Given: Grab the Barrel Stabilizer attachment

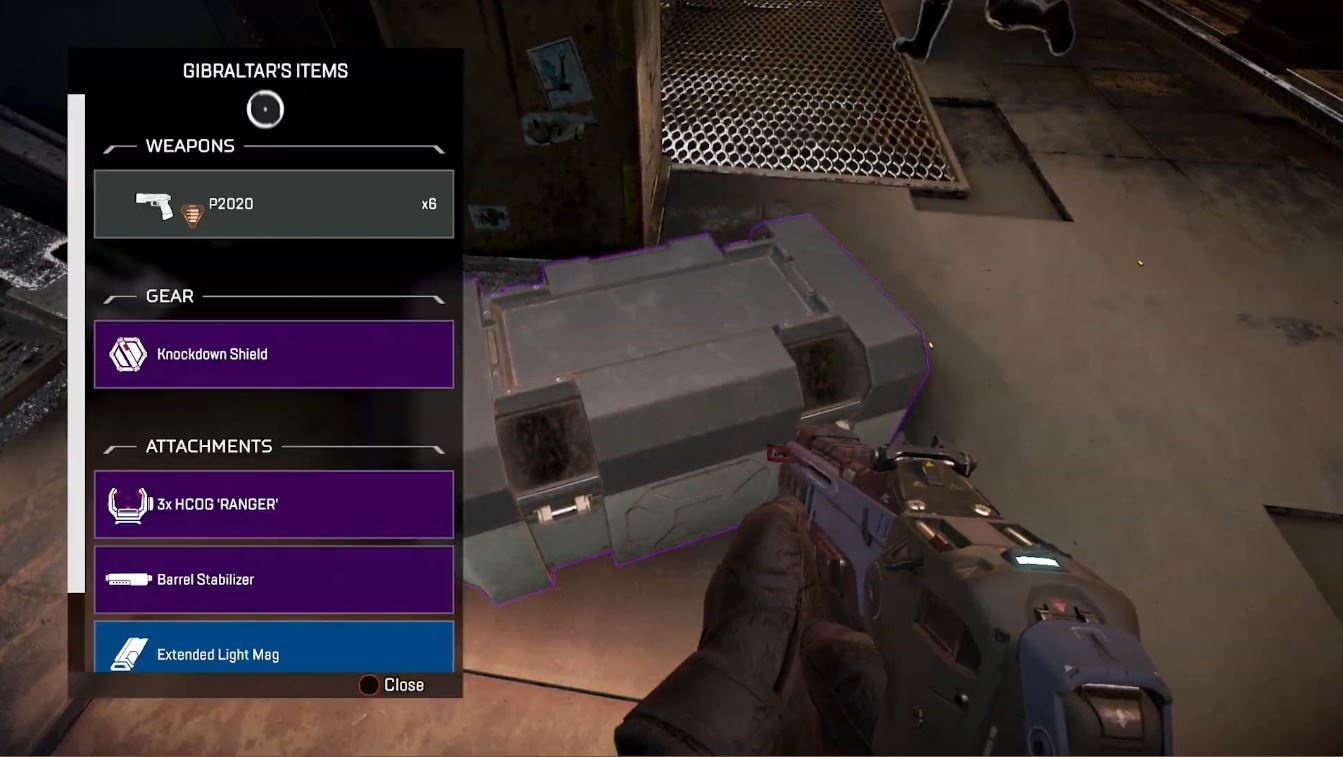Looking at the screenshot, I should tap(273, 579).
